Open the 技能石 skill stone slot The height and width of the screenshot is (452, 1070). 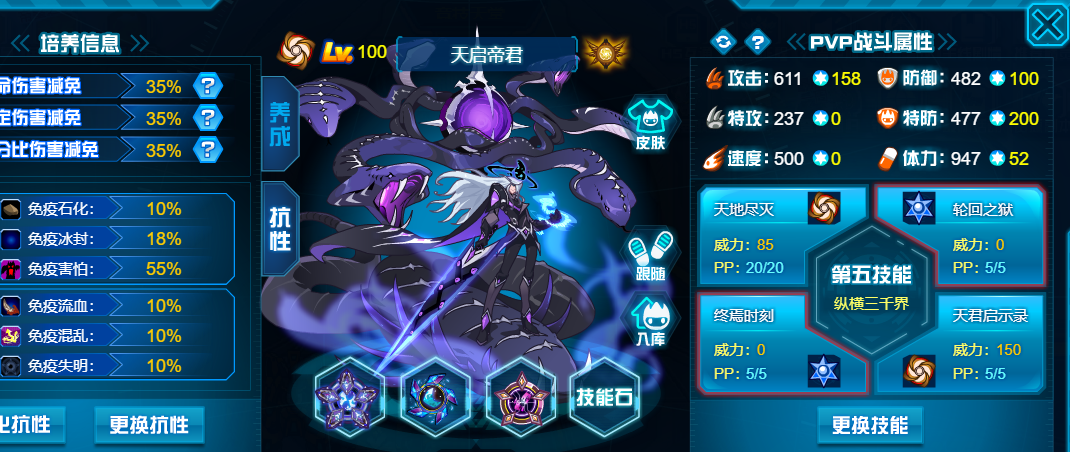(x=603, y=396)
